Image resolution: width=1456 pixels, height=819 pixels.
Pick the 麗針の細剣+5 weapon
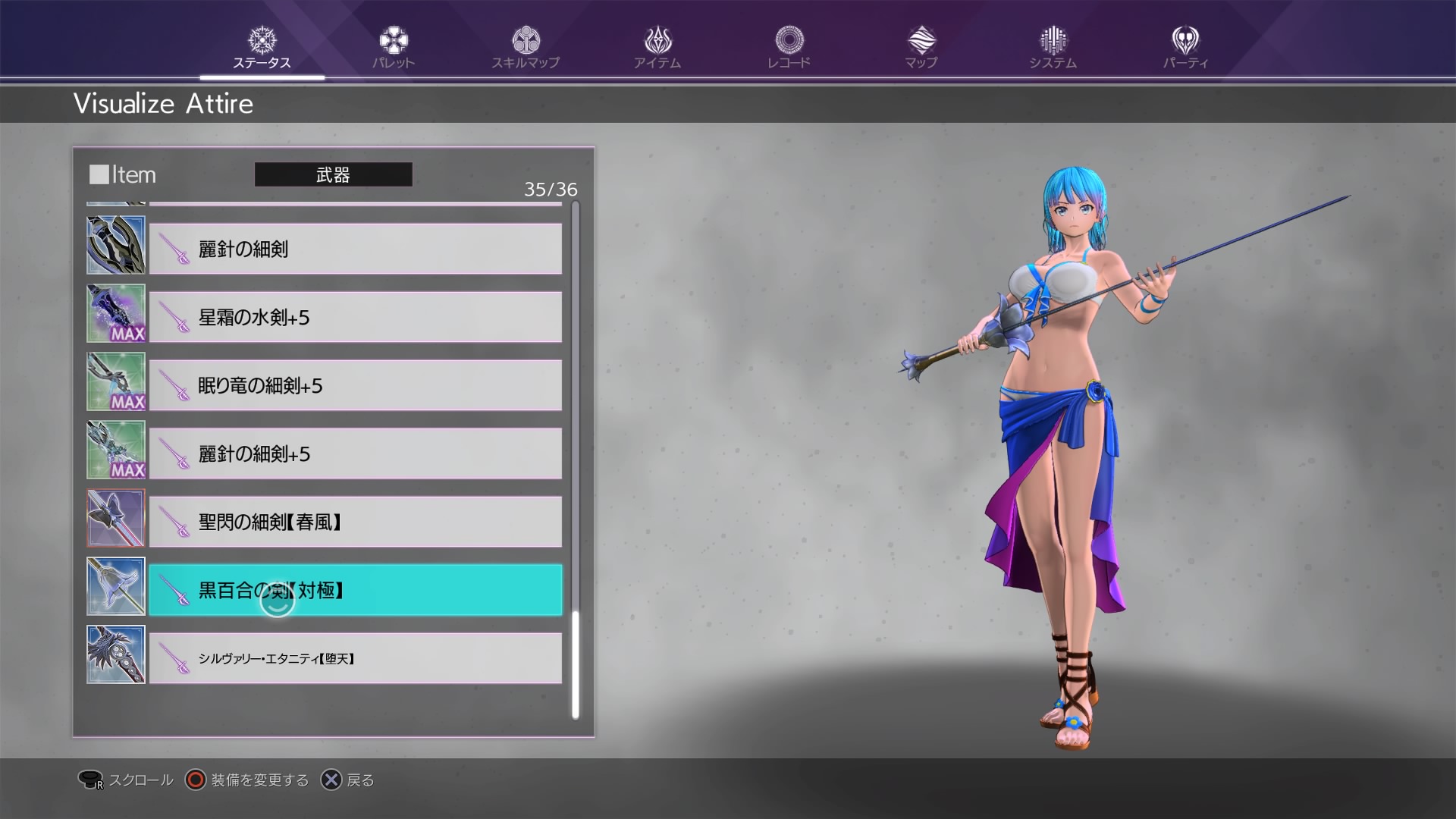click(355, 453)
